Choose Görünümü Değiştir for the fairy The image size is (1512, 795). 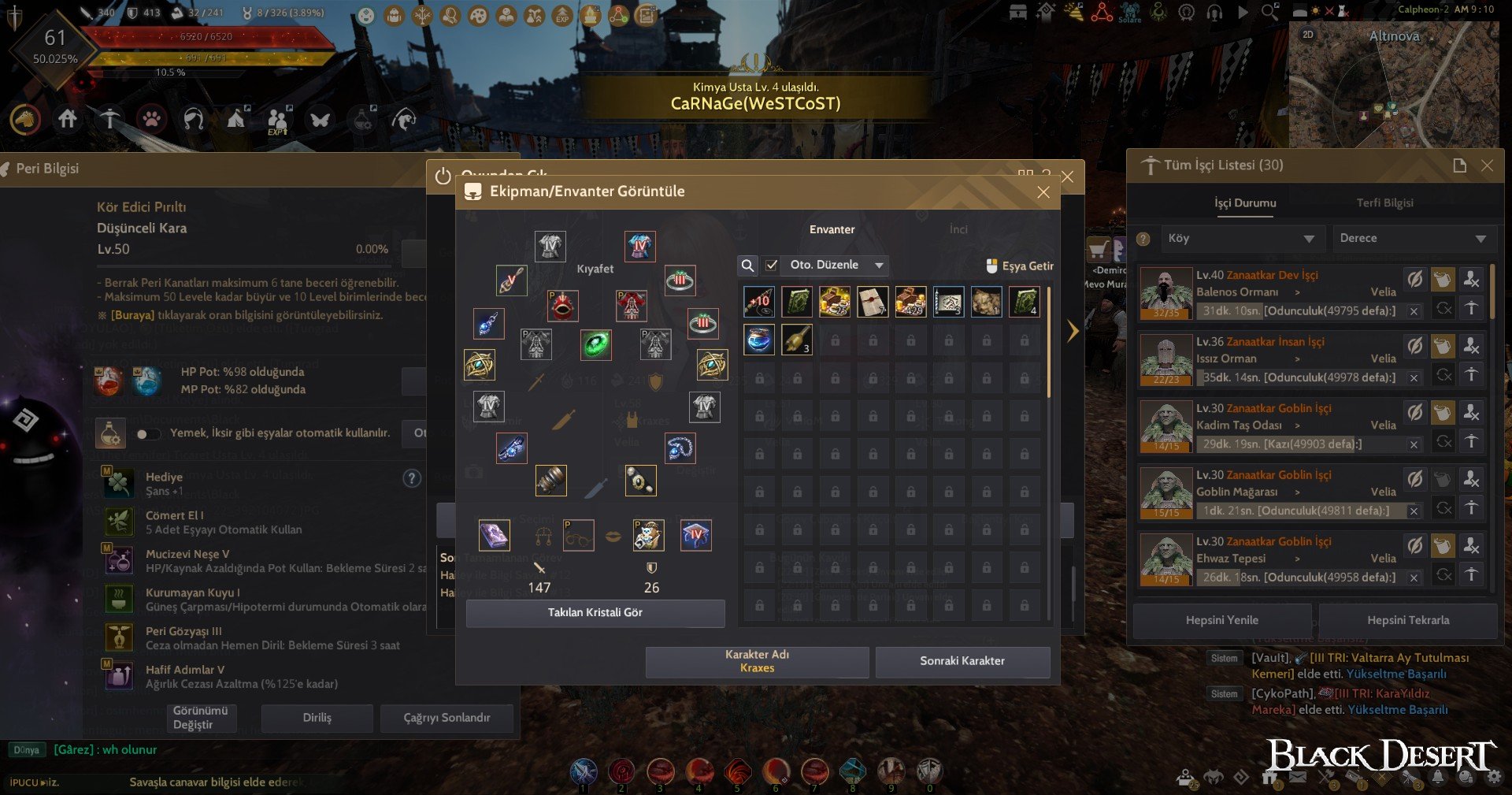coord(200,718)
